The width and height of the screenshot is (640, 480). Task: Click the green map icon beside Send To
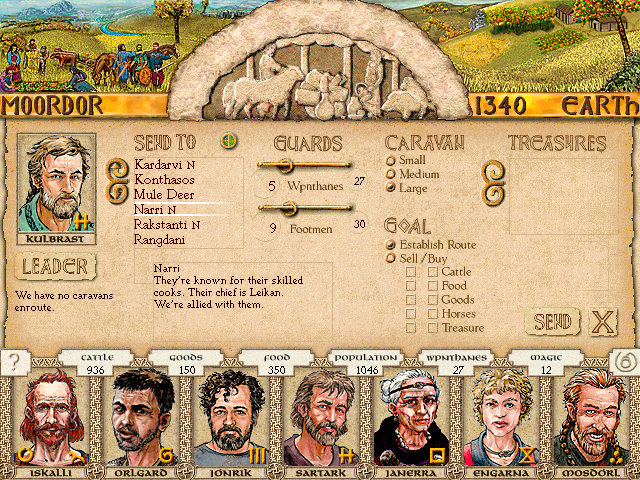[230, 141]
